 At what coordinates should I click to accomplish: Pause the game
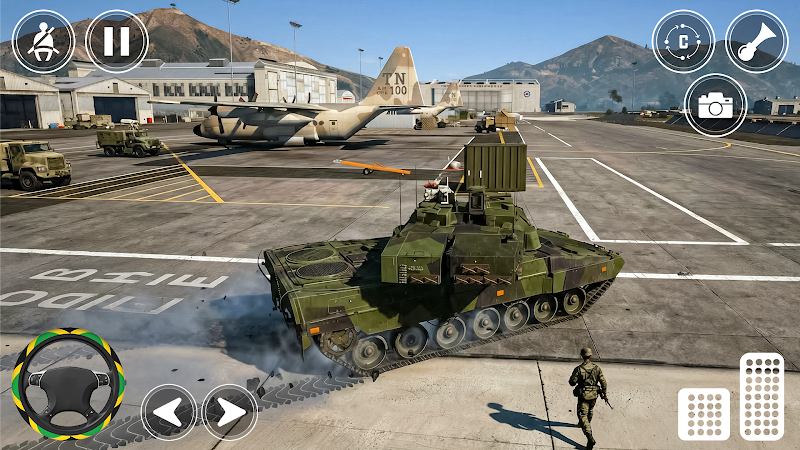(117, 41)
